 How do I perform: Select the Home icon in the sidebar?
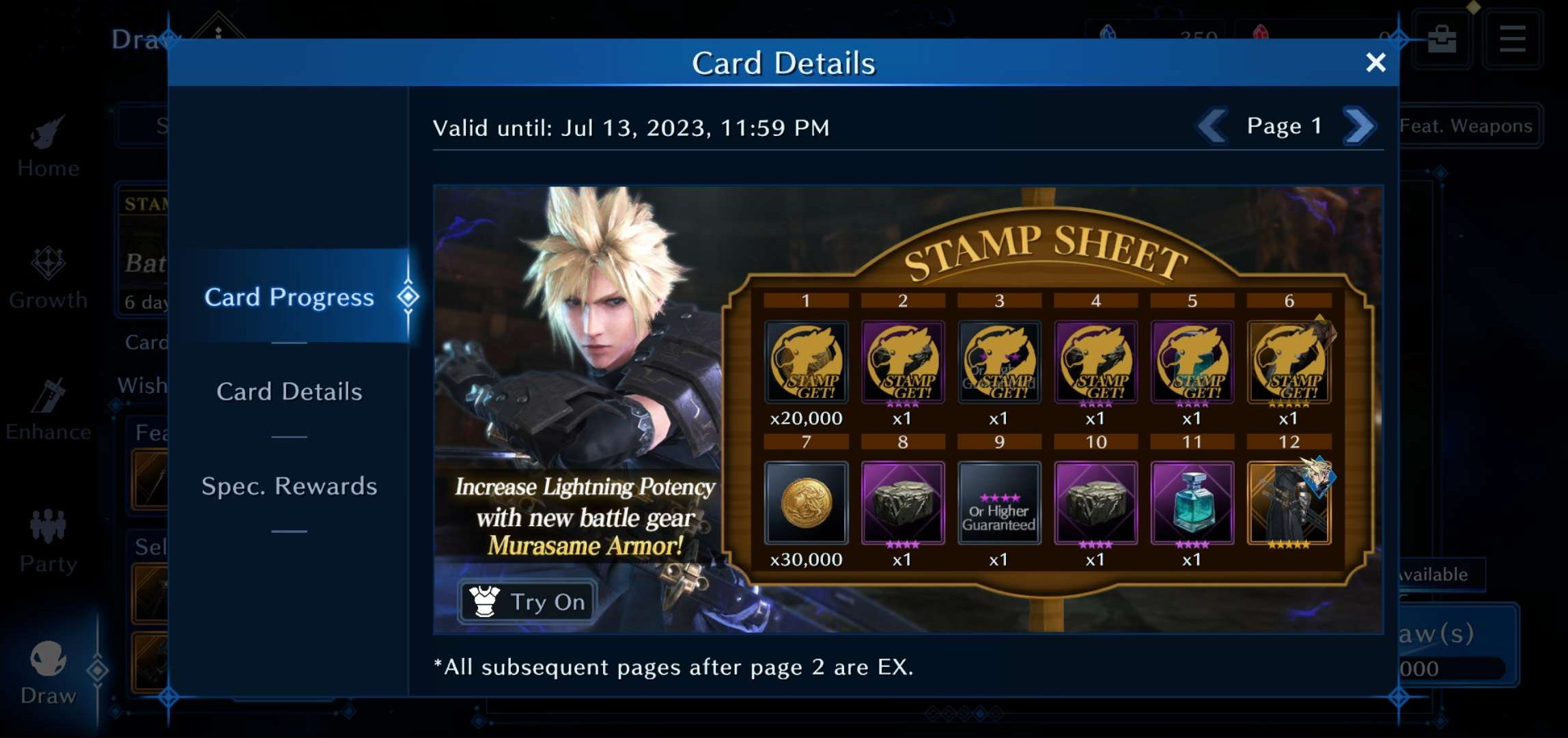(46, 140)
